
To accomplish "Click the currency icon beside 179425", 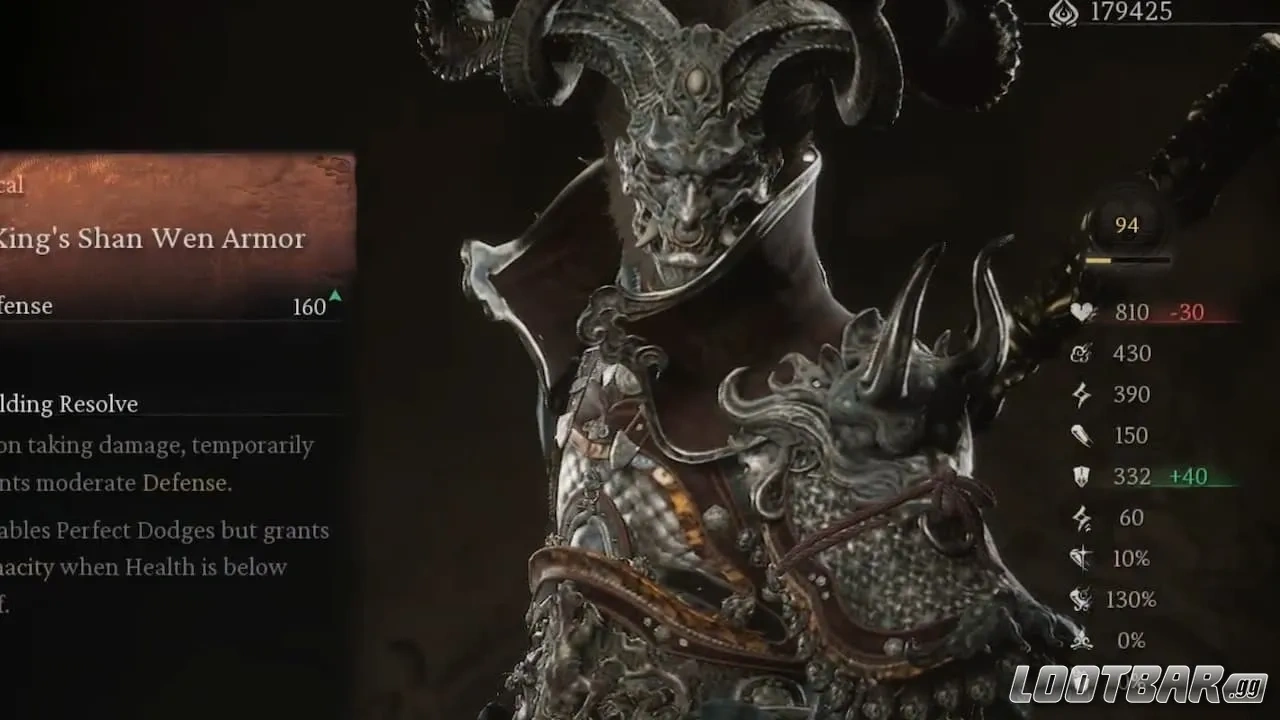I will pos(1062,14).
